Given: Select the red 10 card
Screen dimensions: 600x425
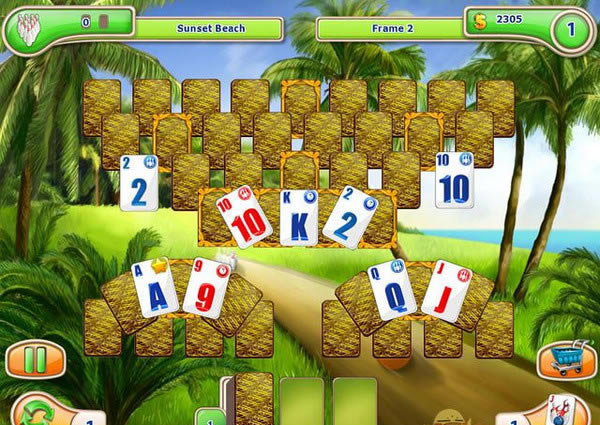Looking at the screenshot, I should click(244, 217).
